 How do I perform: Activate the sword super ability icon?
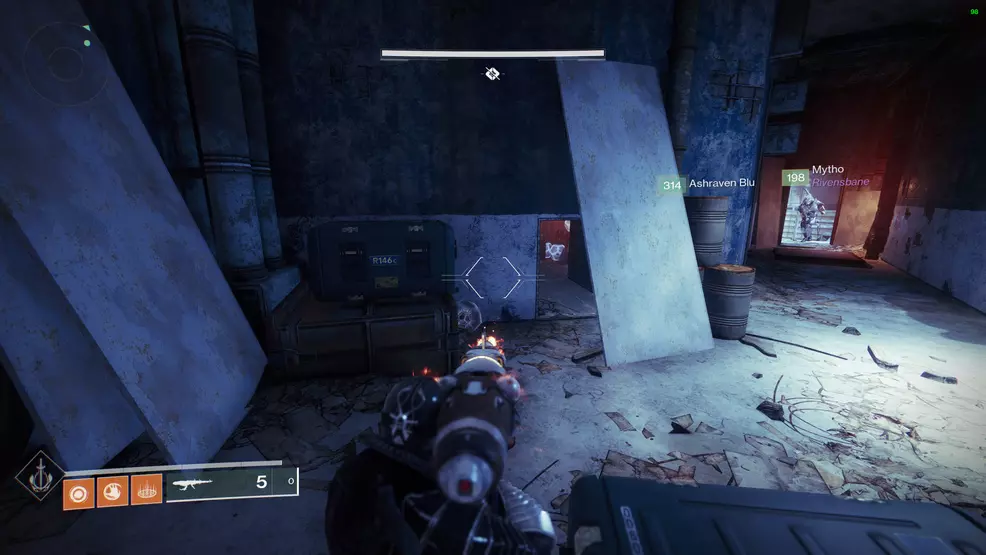(41, 481)
